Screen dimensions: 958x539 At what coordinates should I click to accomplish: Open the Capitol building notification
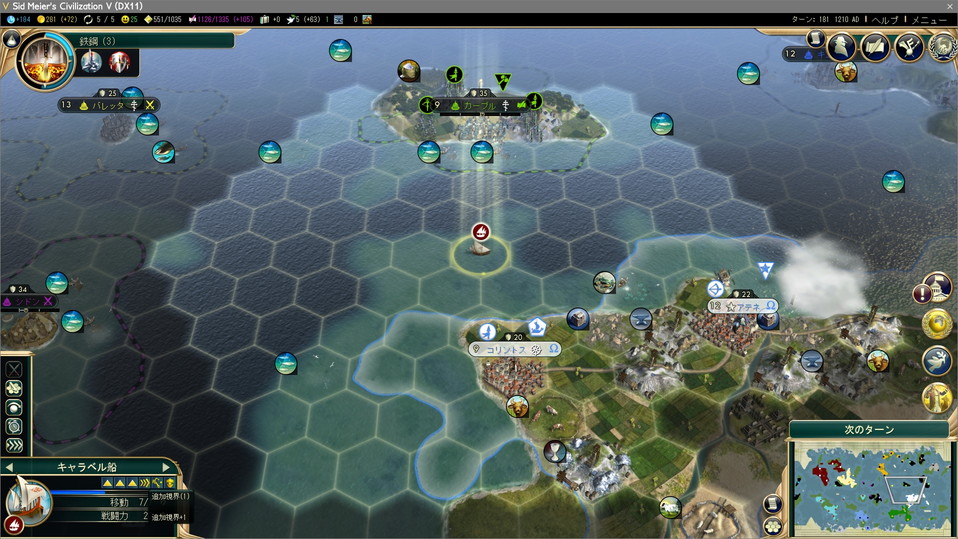pos(937,289)
